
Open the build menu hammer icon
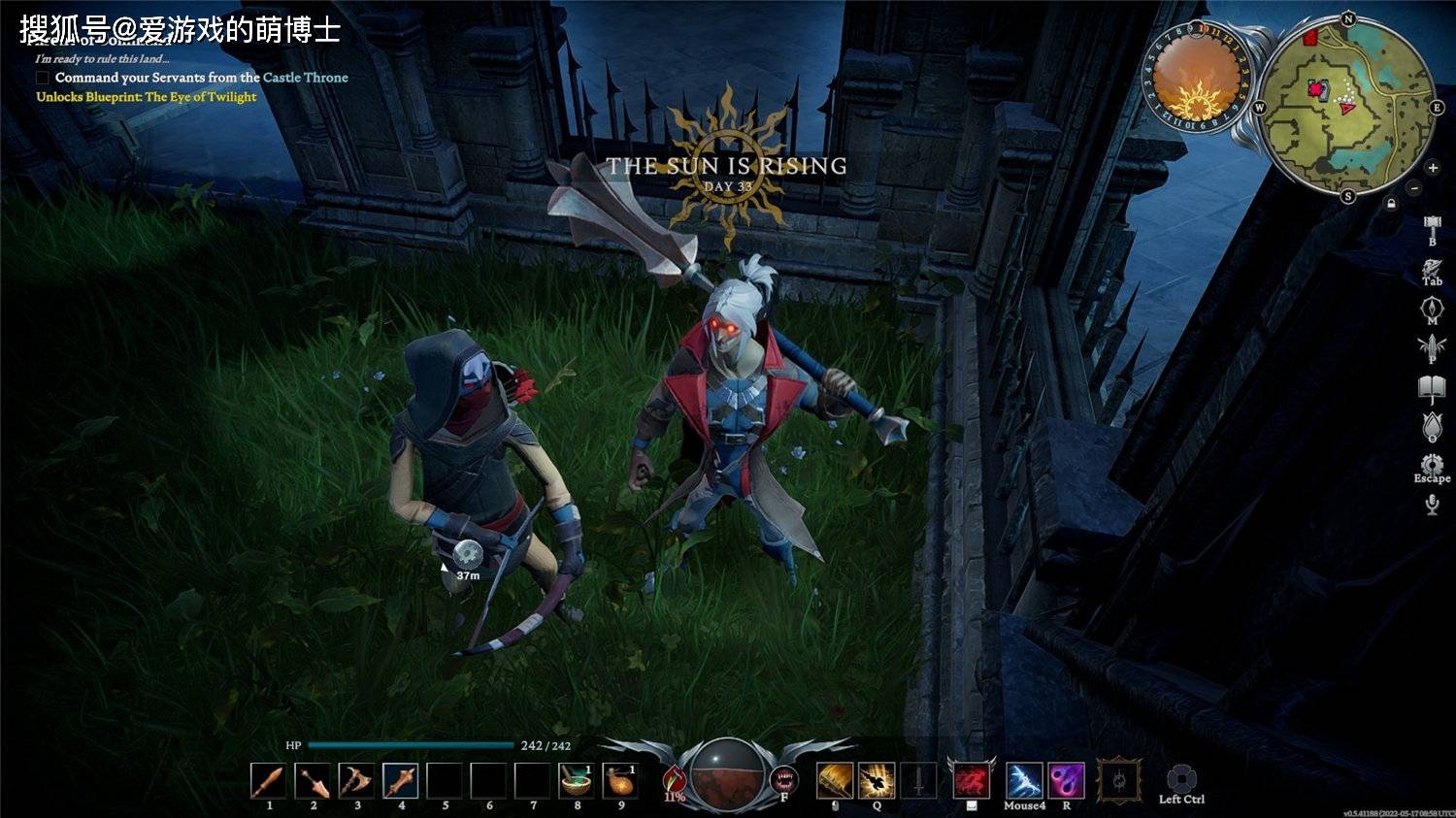tap(1432, 227)
